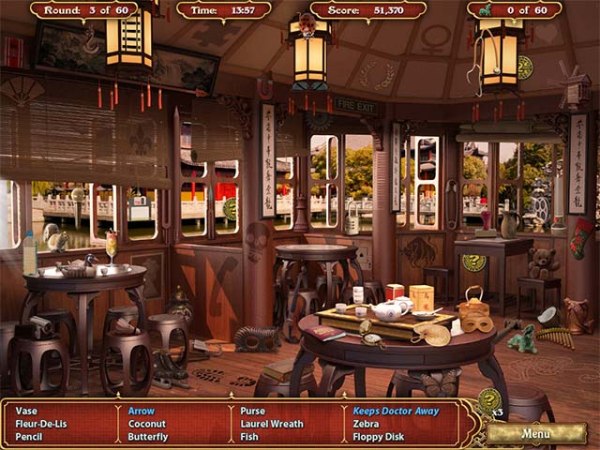Select the "Fish" list entry

[250, 436]
